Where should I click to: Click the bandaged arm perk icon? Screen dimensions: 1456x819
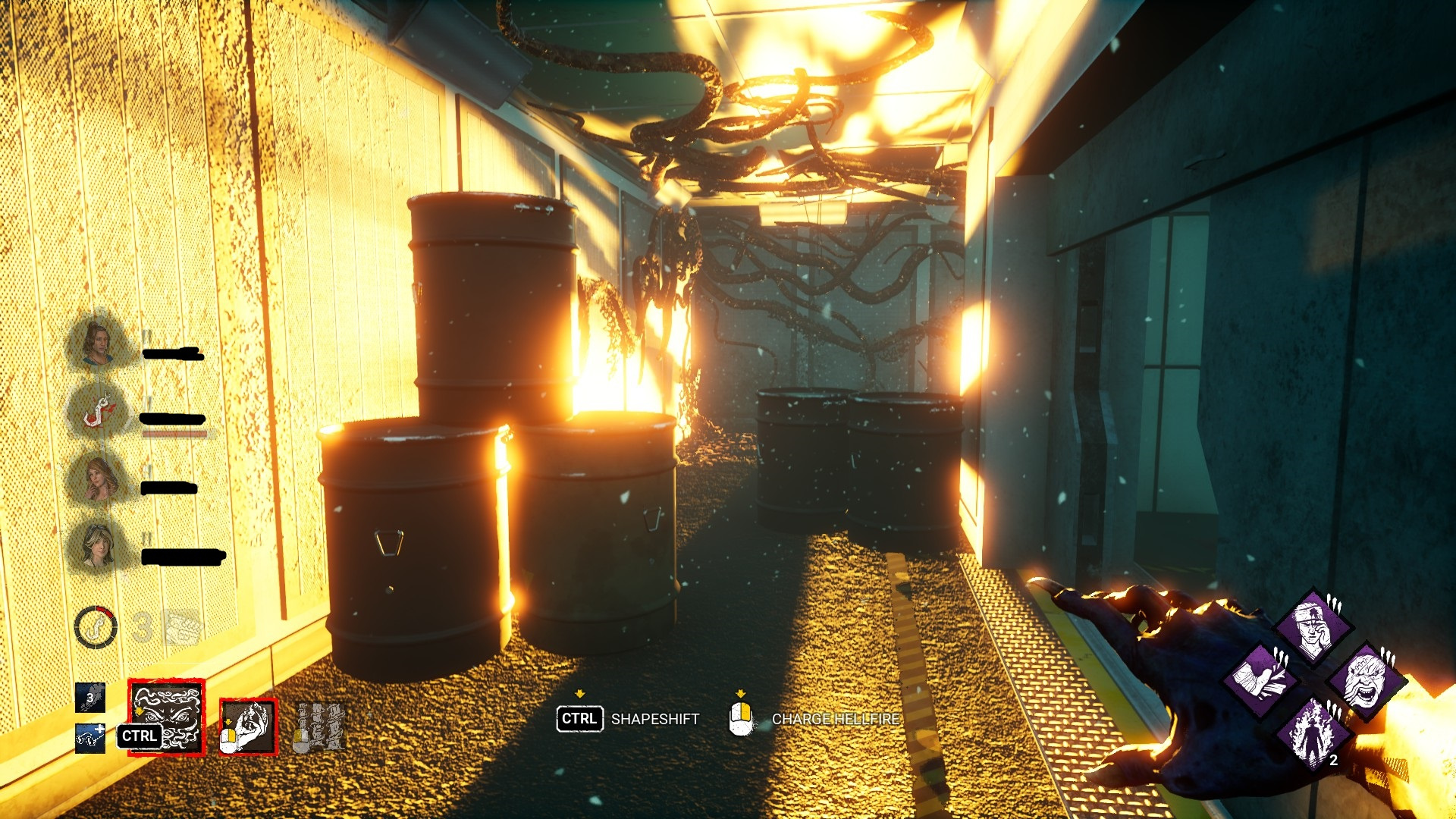(x=1262, y=679)
